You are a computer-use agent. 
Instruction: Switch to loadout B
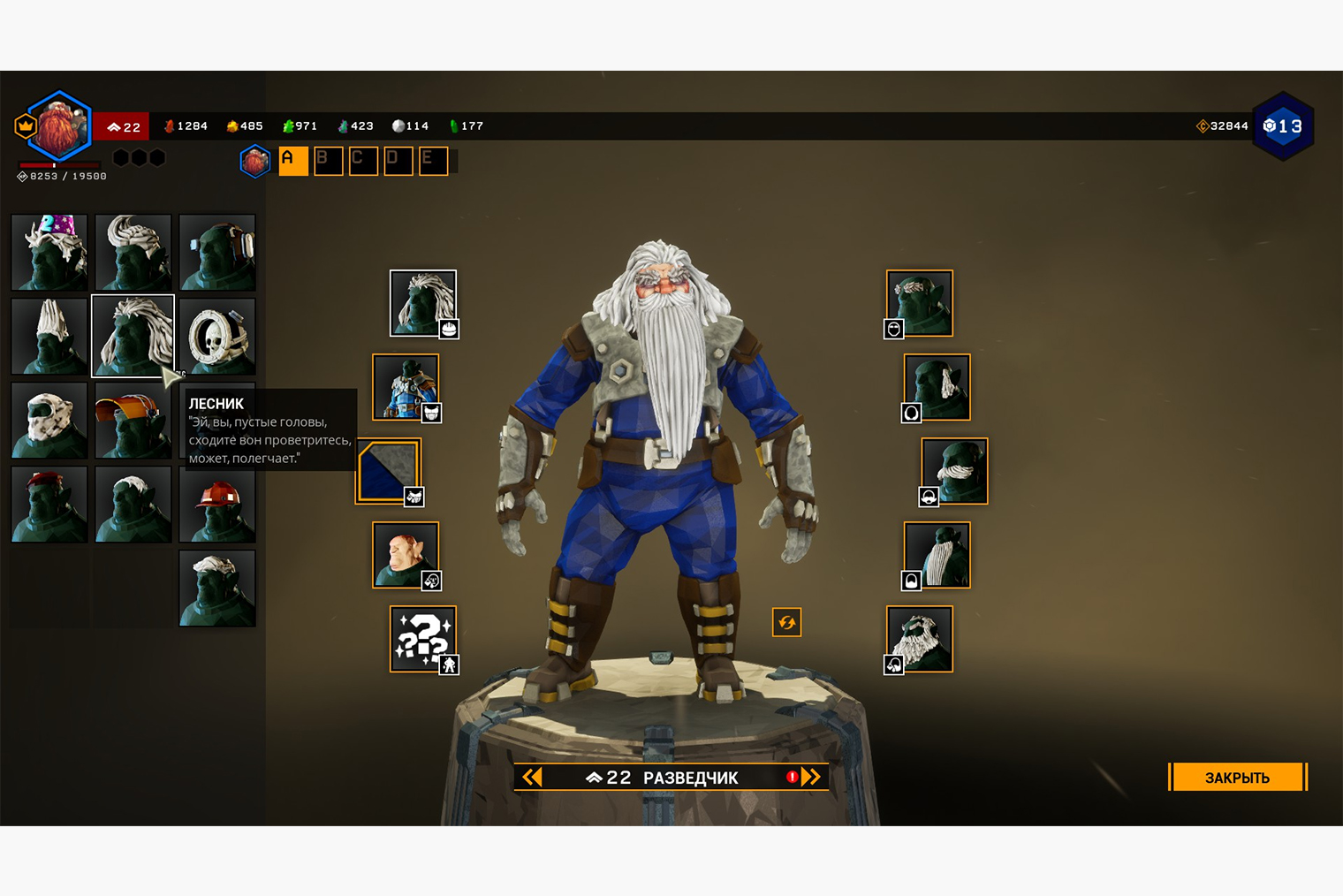coord(328,161)
